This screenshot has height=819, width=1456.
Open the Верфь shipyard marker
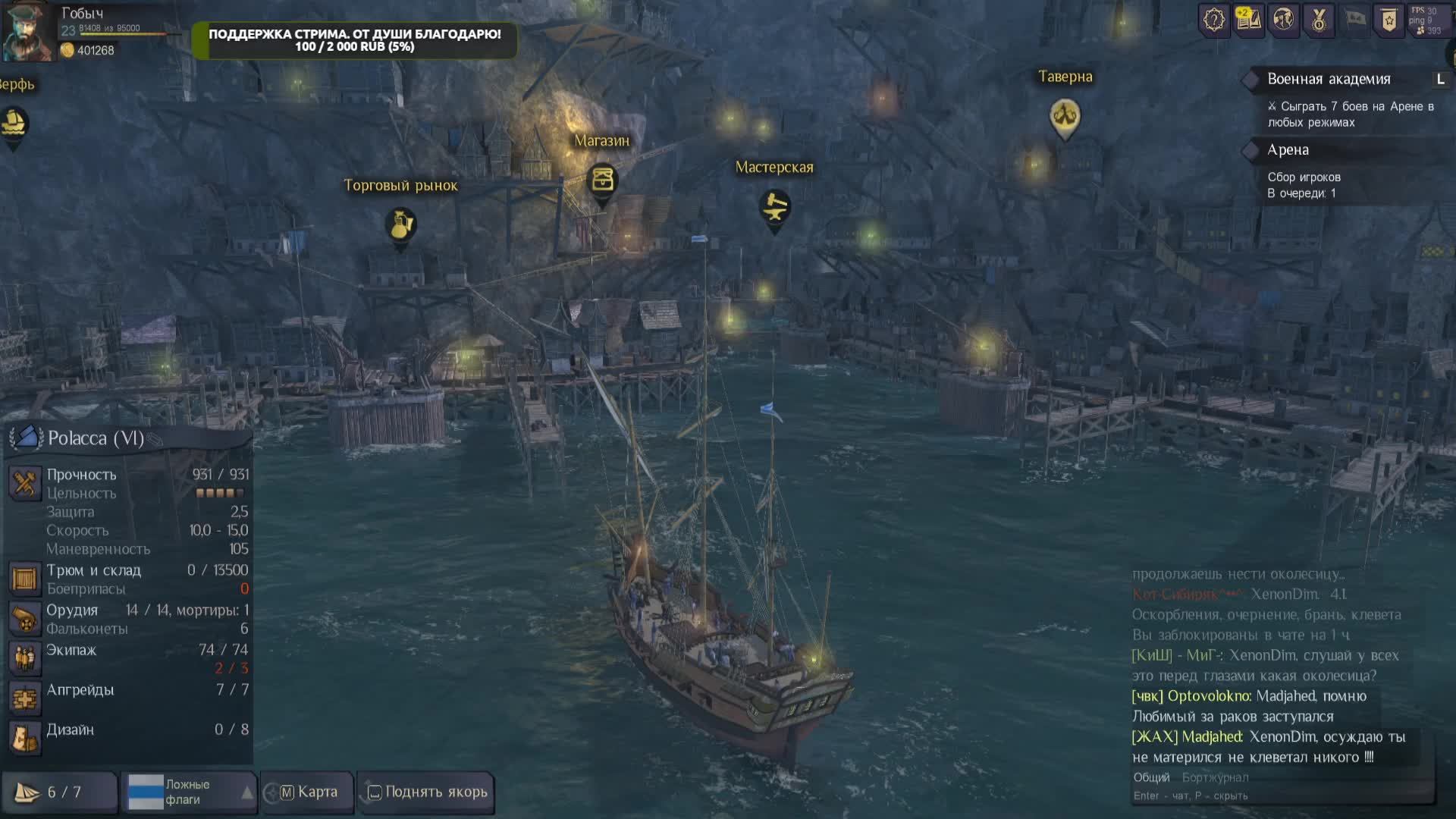pyautogui.click(x=14, y=123)
